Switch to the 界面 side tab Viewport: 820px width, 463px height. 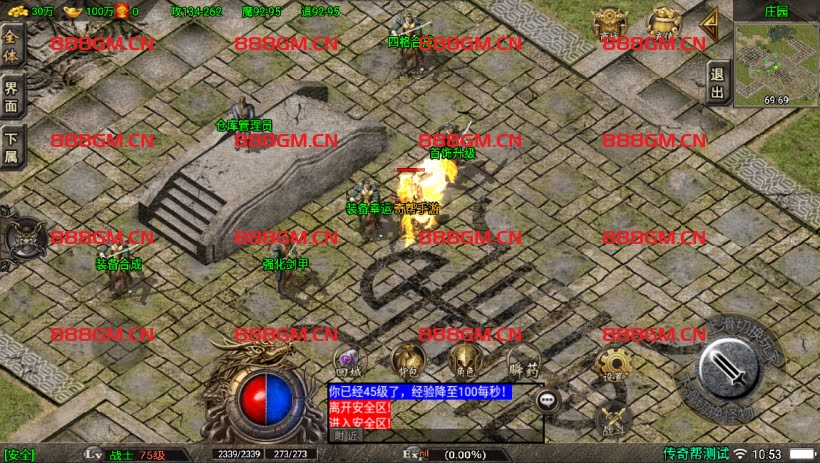(13, 94)
